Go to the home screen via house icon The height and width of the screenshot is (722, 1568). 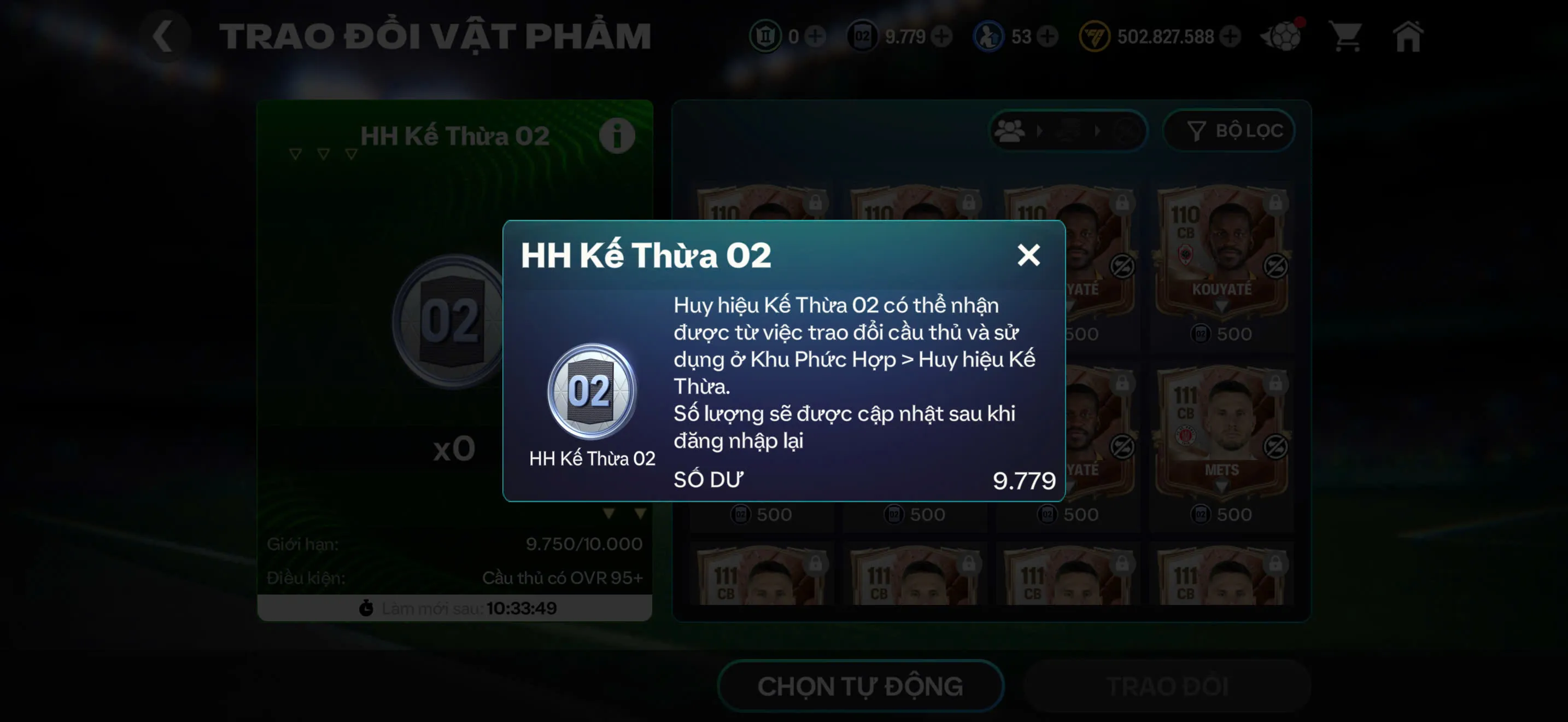coord(1408,38)
